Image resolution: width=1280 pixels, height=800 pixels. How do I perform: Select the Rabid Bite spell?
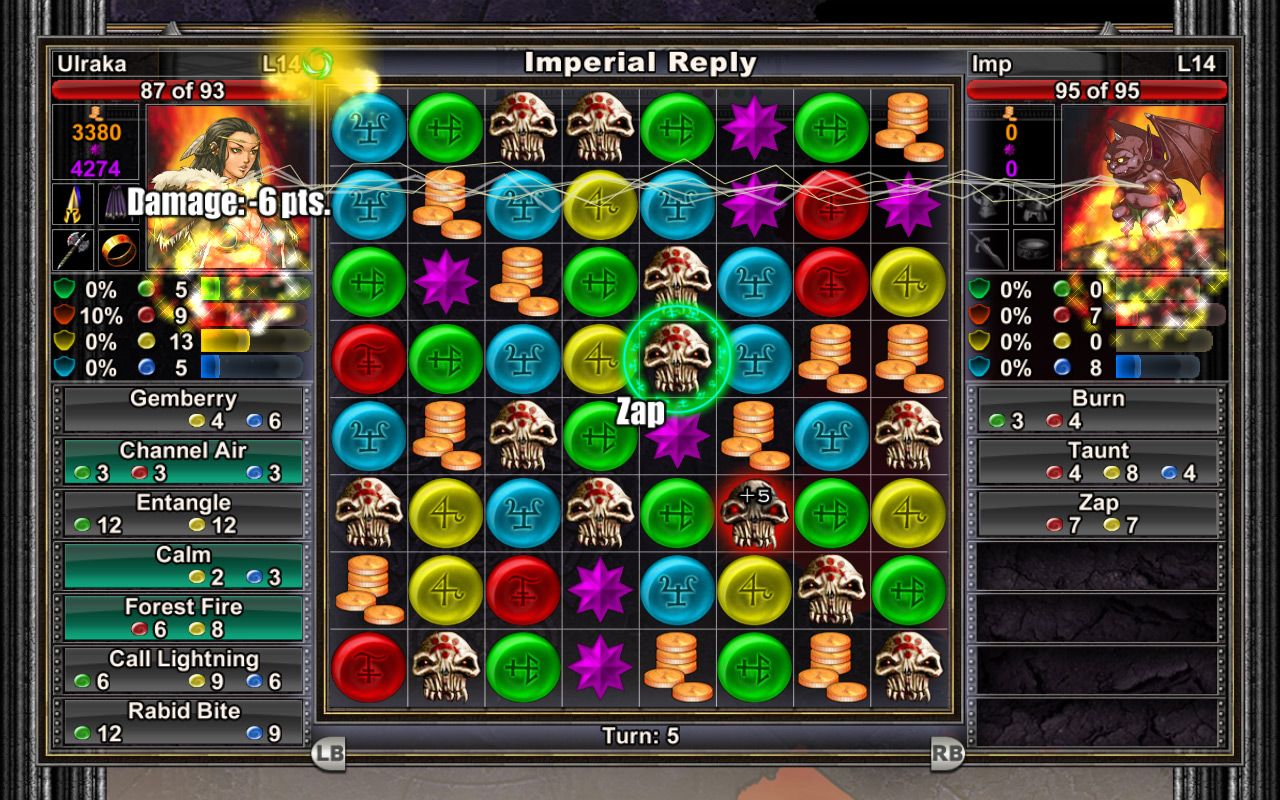(x=183, y=721)
